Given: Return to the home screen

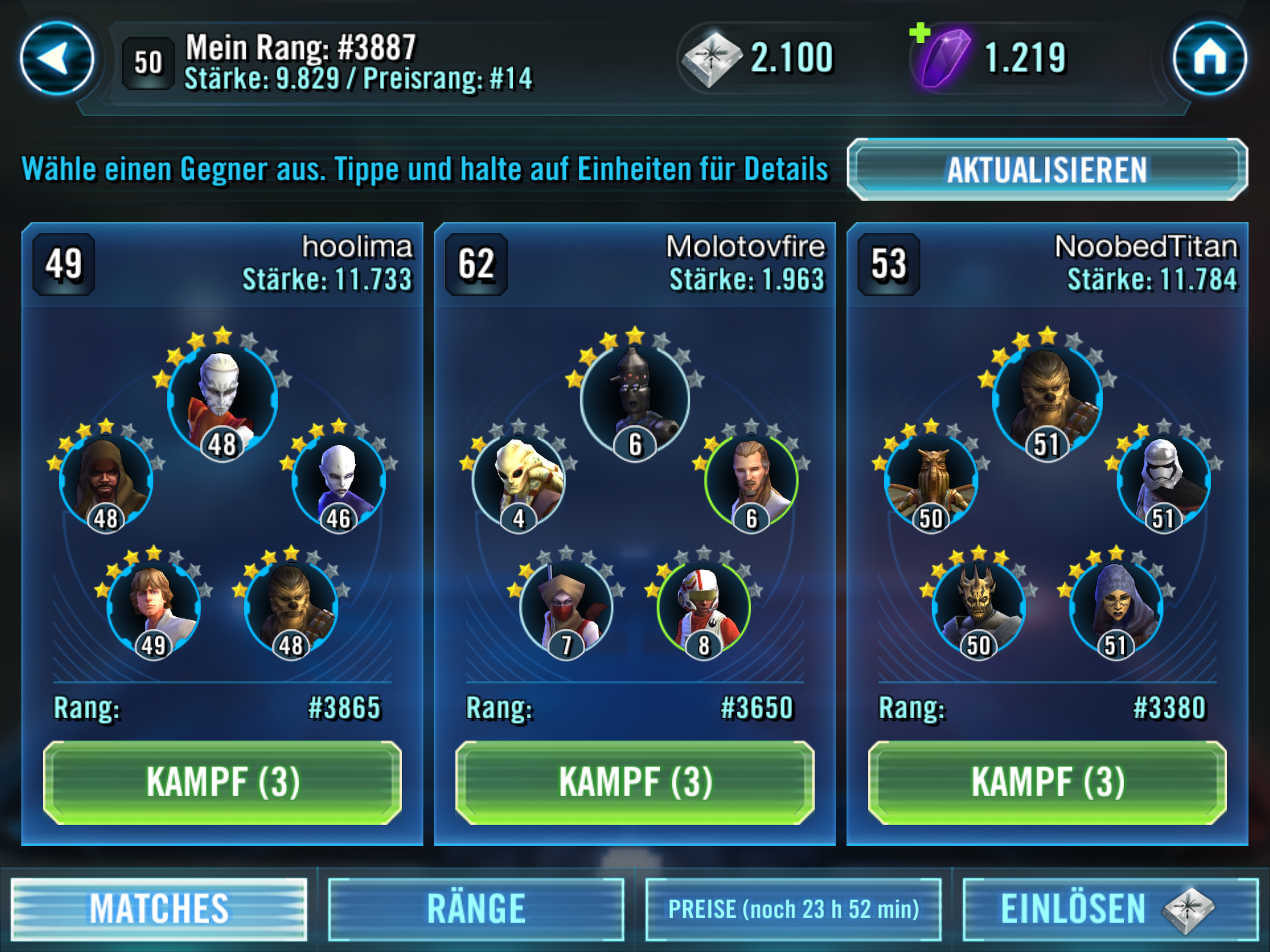Looking at the screenshot, I should point(1210,58).
